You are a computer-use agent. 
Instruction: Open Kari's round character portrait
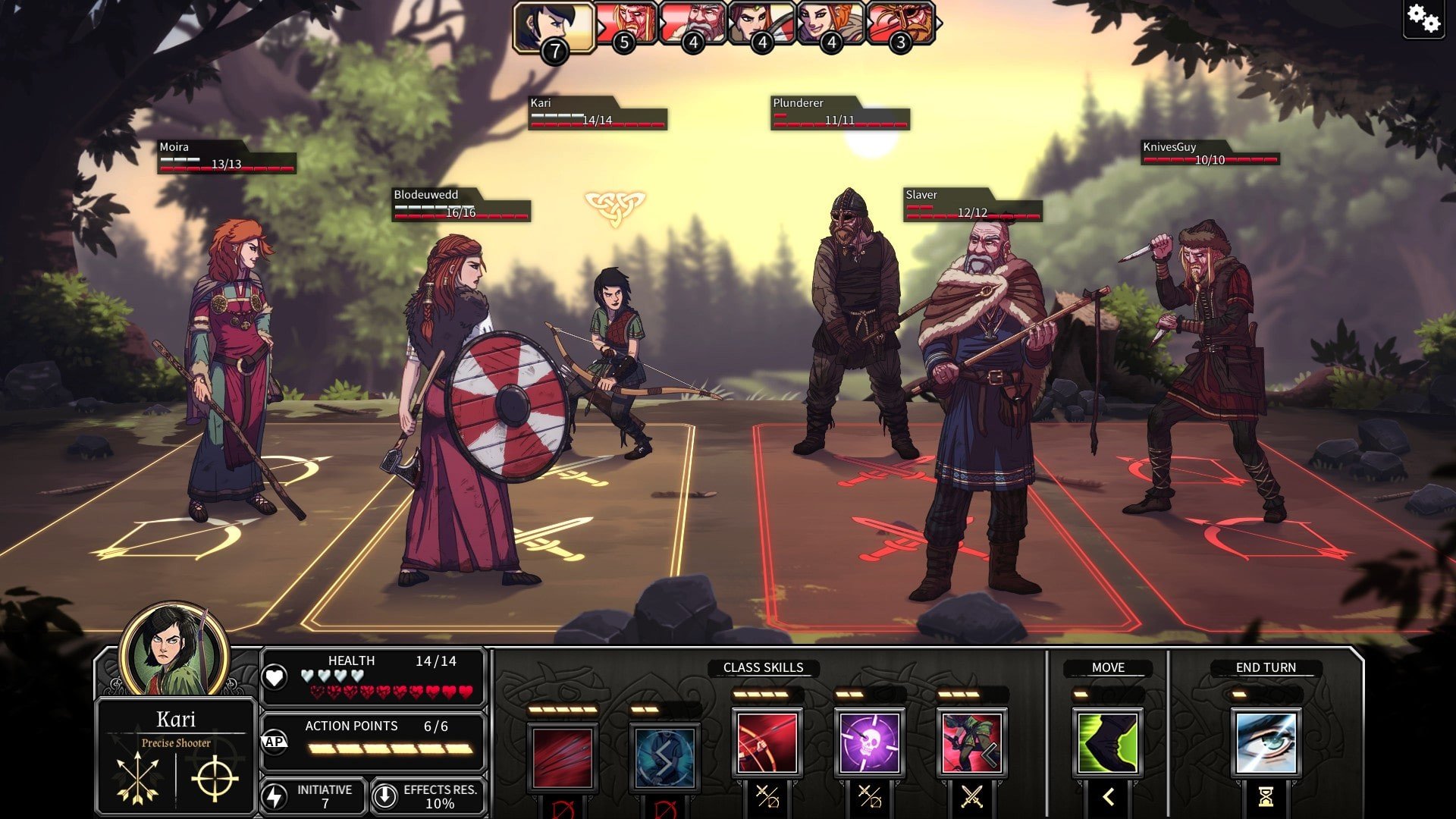click(x=174, y=651)
